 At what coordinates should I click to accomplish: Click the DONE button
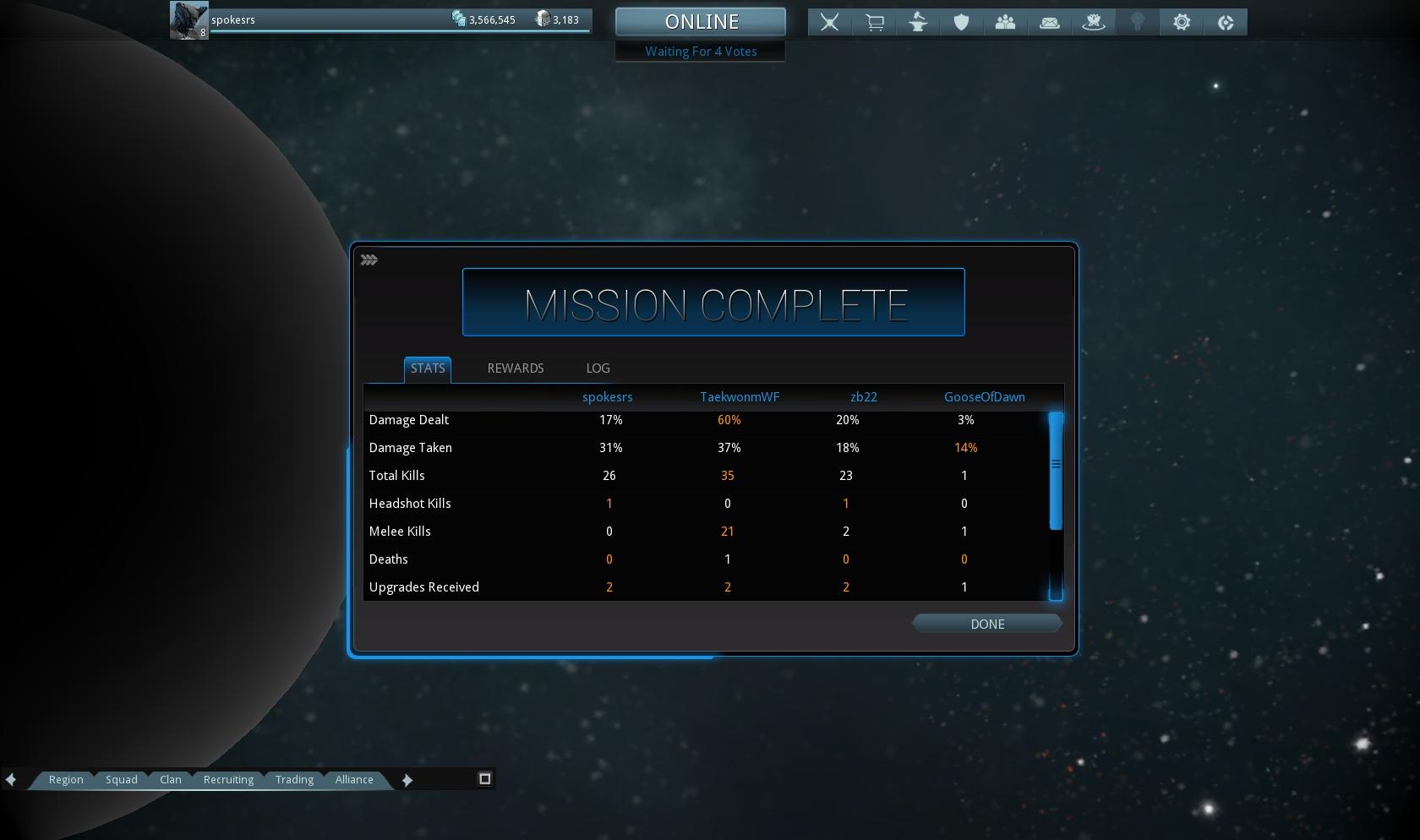[x=986, y=624]
